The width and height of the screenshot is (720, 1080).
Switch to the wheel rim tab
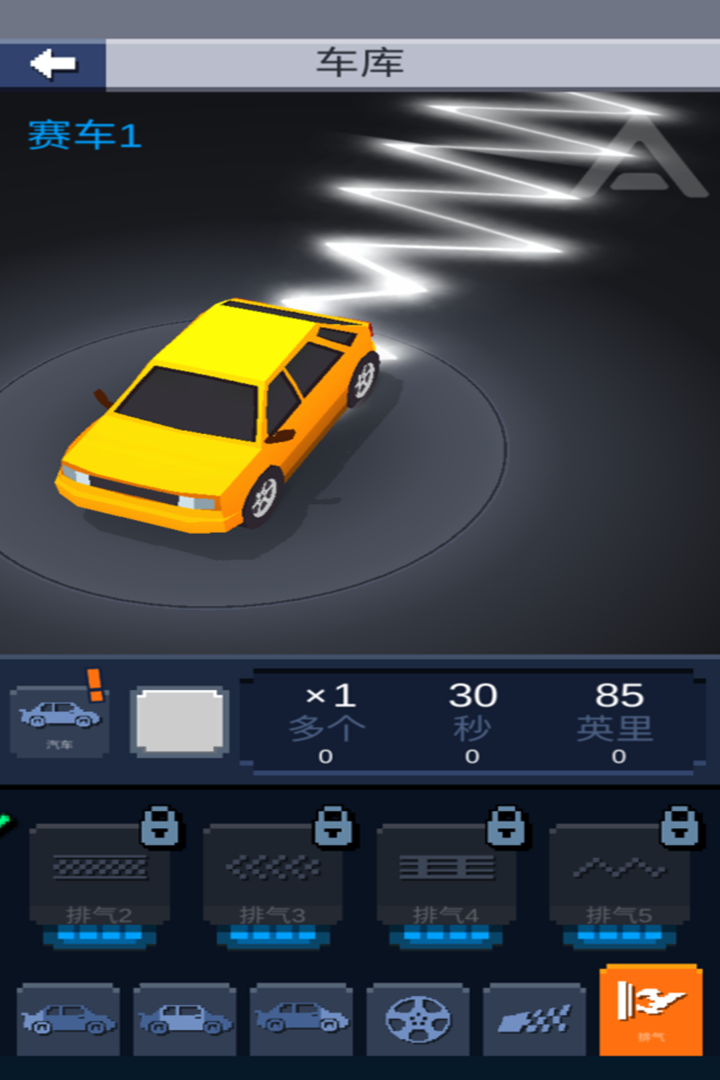417,1019
